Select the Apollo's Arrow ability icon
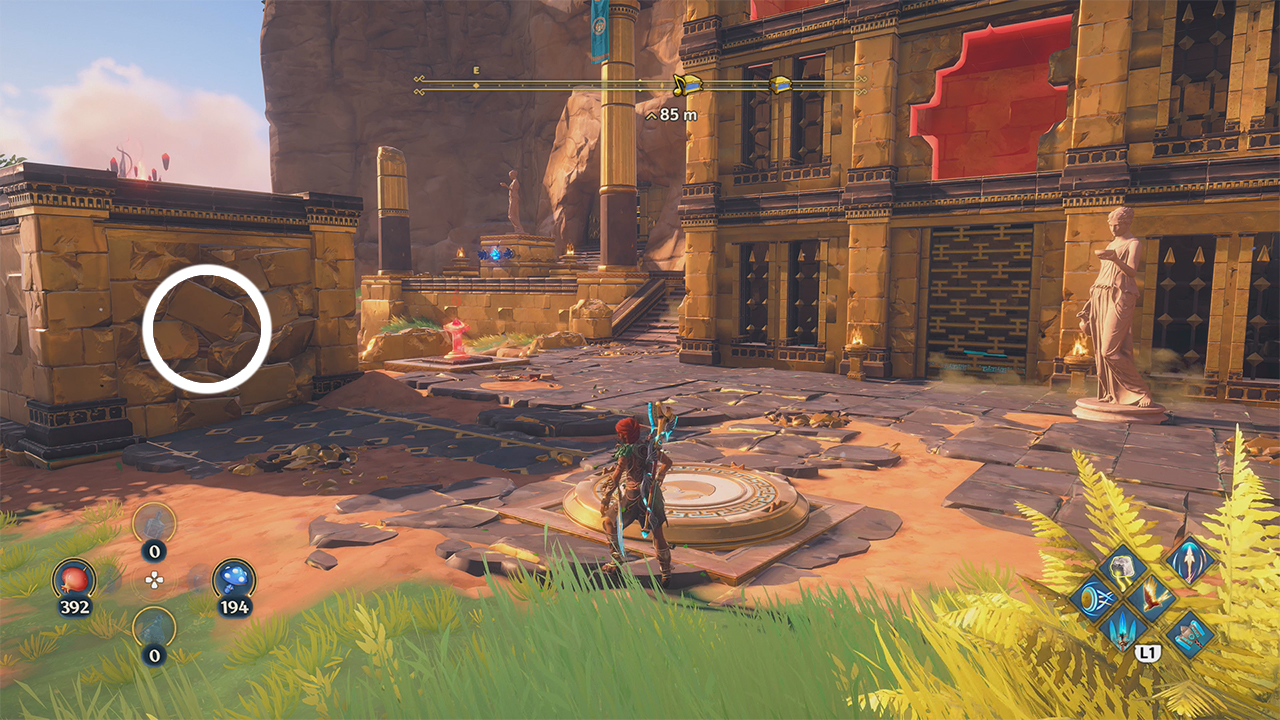The width and height of the screenshot is (1280, 720). coord(1189,561)
